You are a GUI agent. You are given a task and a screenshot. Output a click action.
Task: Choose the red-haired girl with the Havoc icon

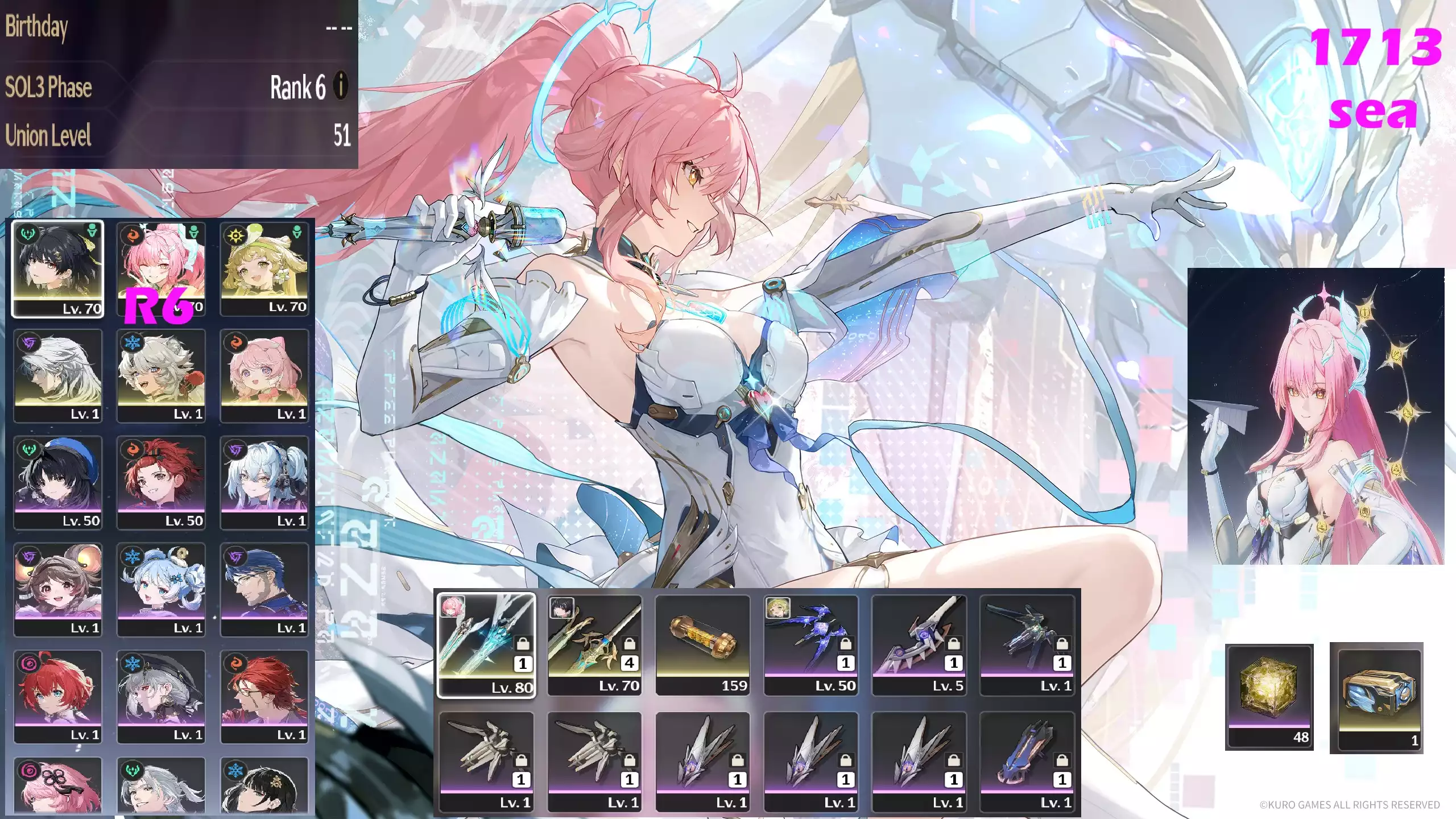pyautogui.click(x=58, y=696)
